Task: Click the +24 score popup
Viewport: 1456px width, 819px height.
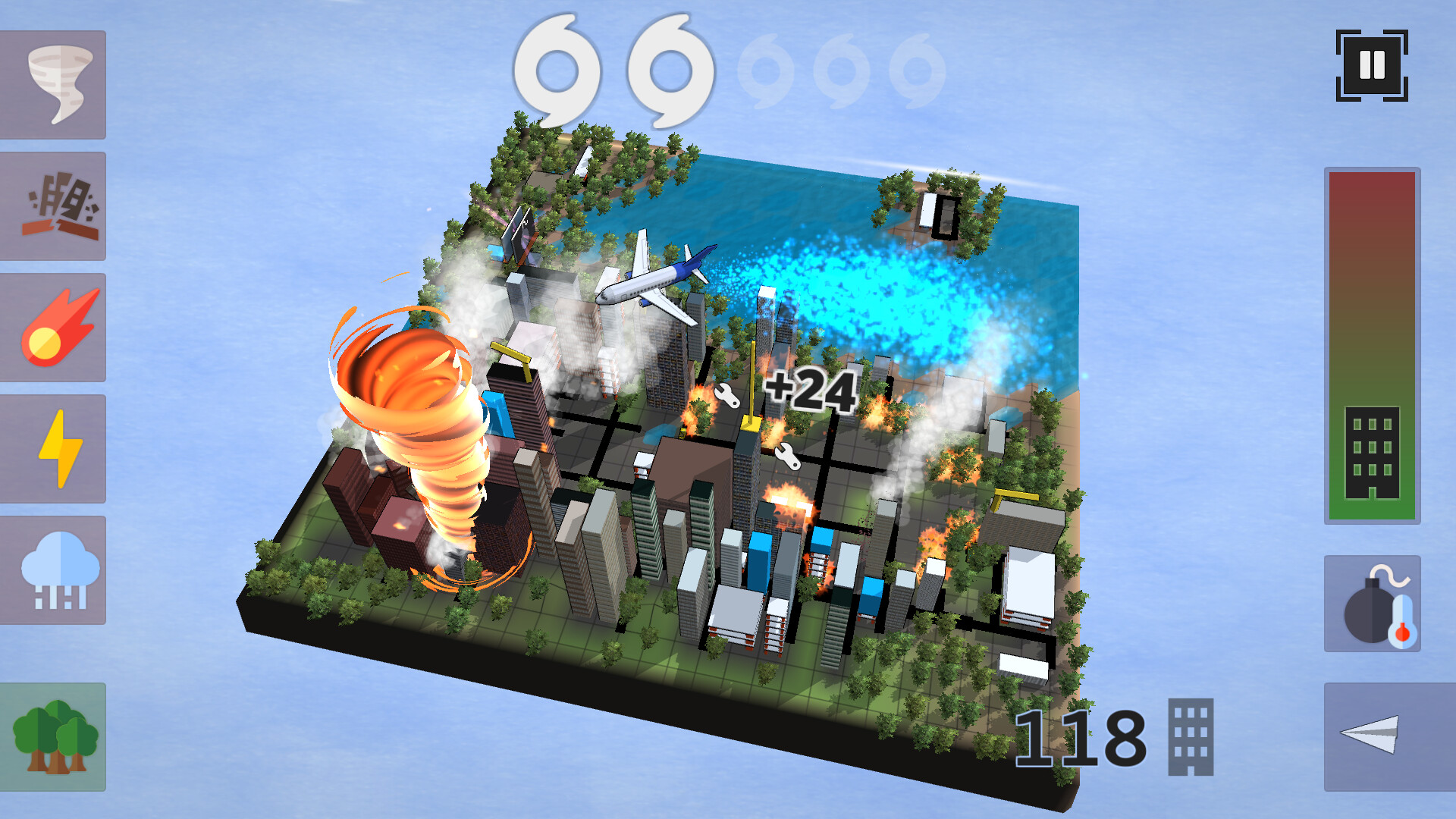Action: click(x=811, y=391)
